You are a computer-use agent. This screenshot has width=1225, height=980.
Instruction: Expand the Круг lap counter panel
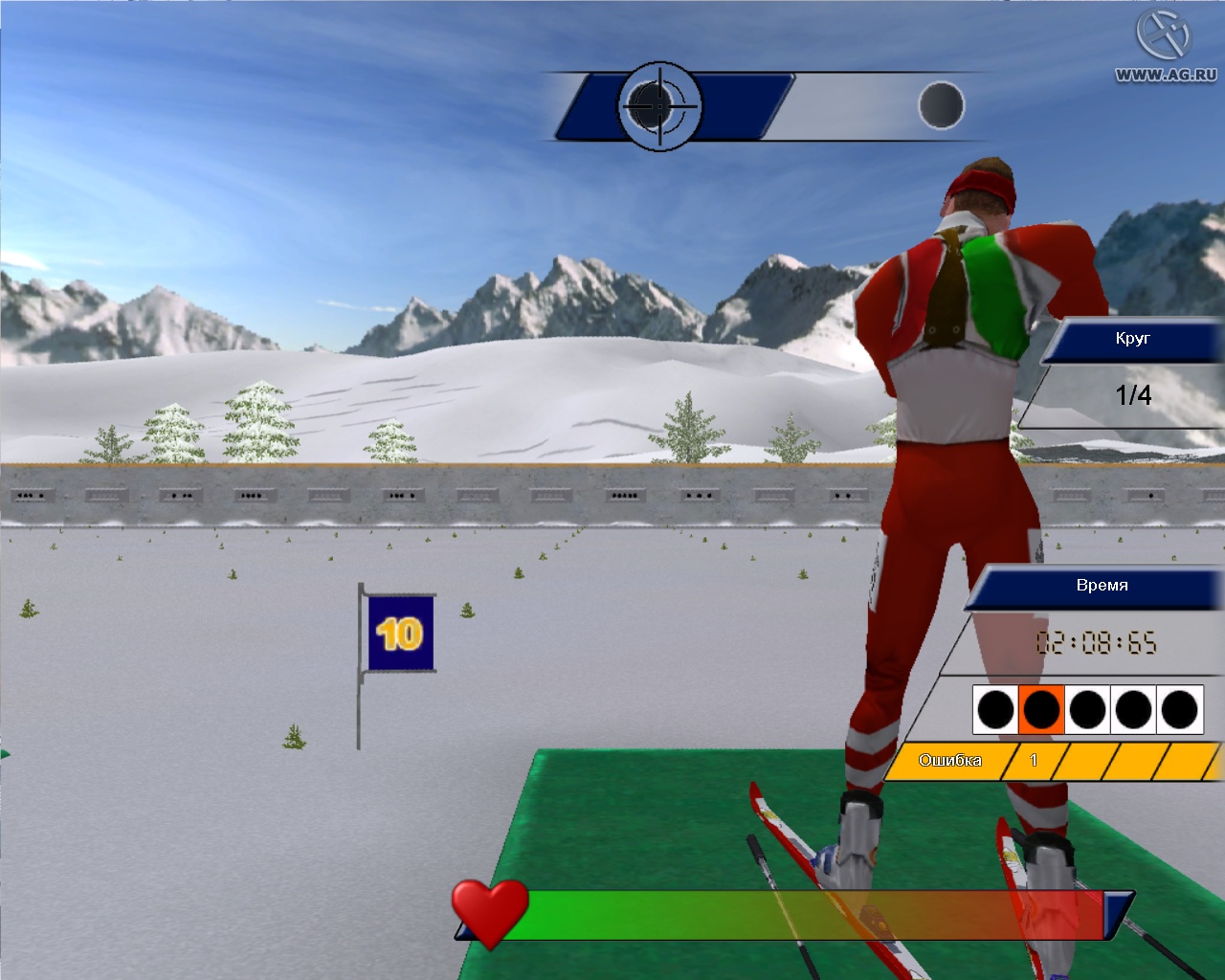(1132, 339)
